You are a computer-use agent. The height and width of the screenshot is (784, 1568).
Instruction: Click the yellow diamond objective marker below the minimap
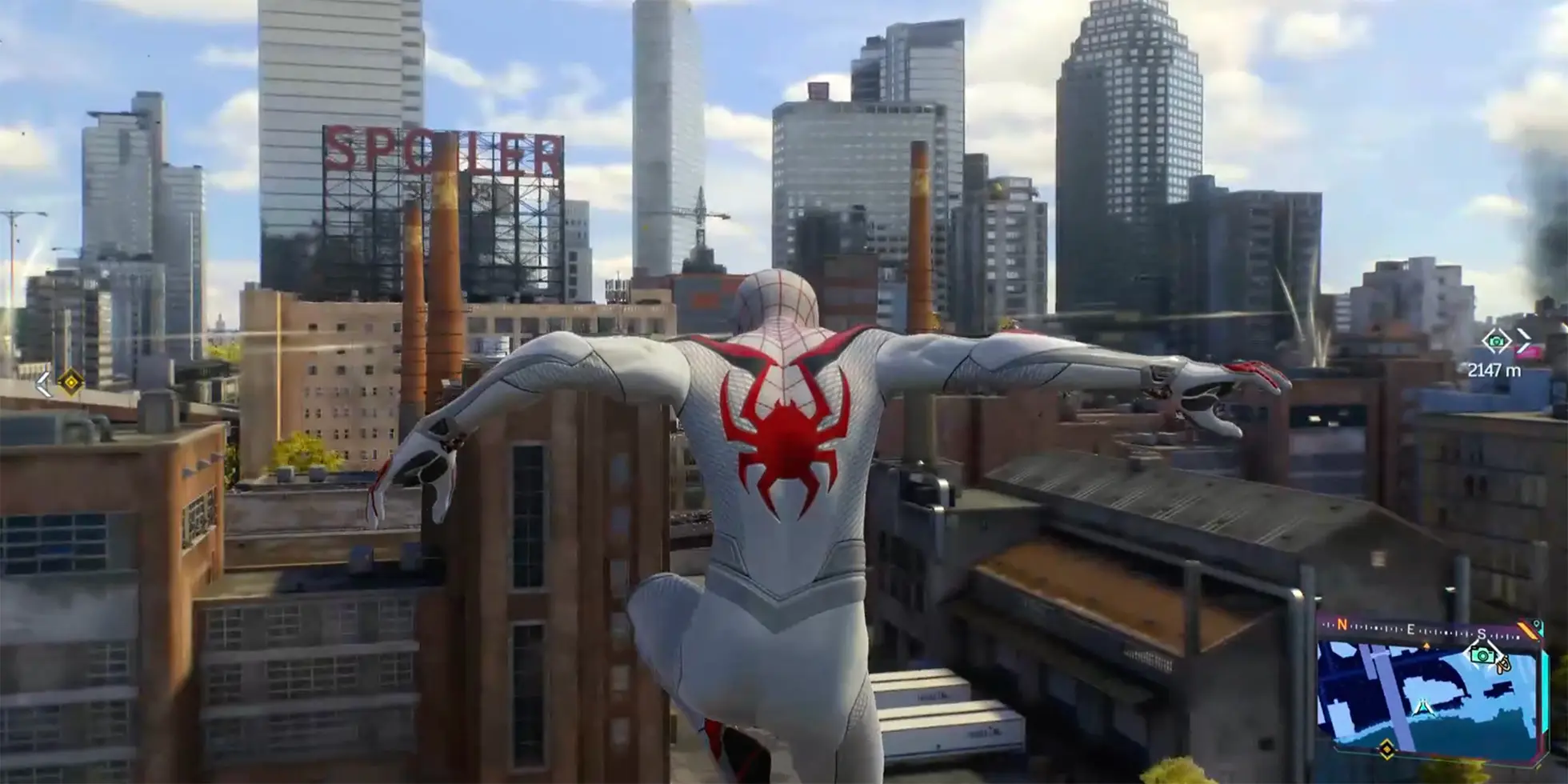pos(1386,749)
